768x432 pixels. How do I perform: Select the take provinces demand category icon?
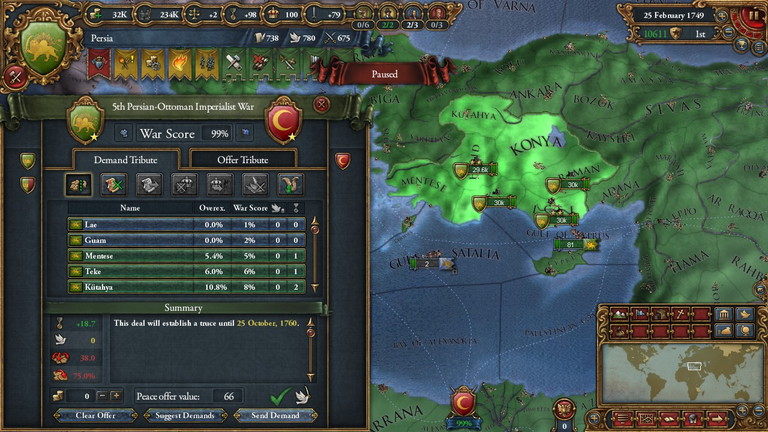78,184
